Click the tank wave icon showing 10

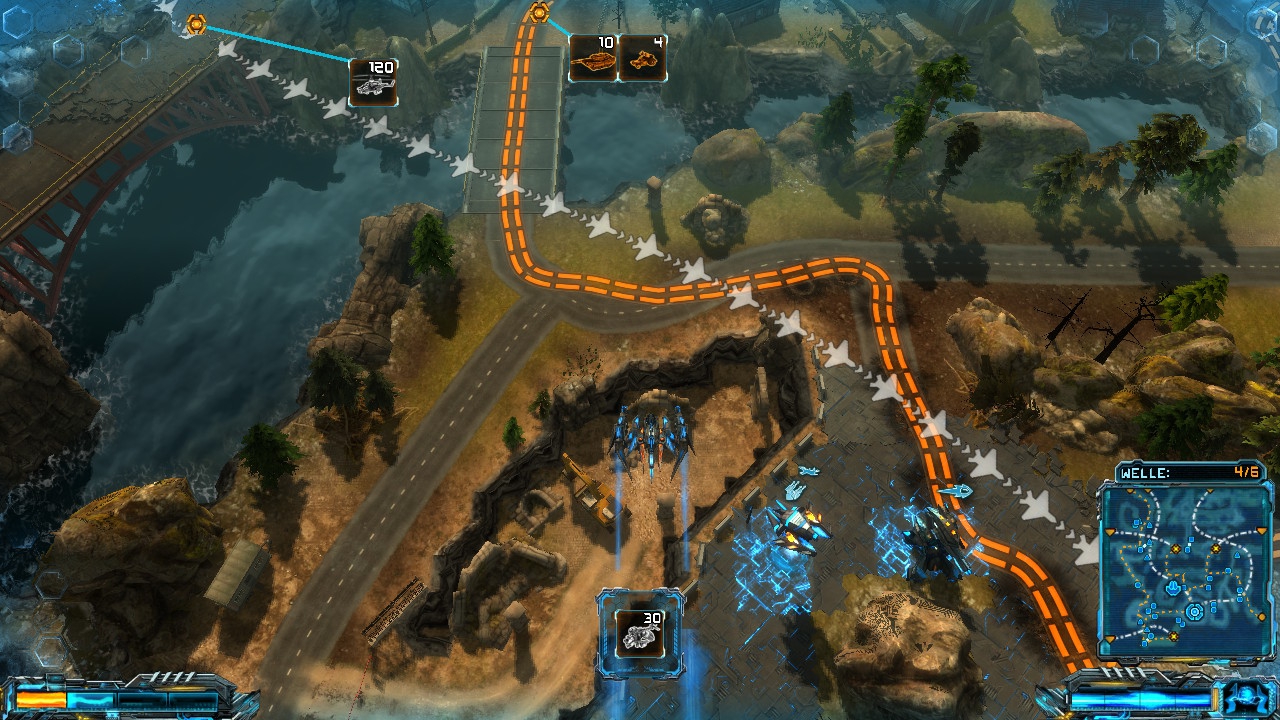592,58
